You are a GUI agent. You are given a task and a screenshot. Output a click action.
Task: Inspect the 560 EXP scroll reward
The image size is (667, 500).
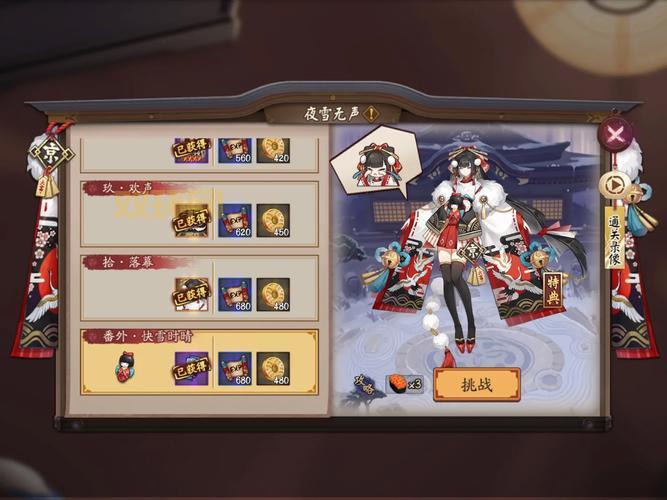[x=235, y=152]
